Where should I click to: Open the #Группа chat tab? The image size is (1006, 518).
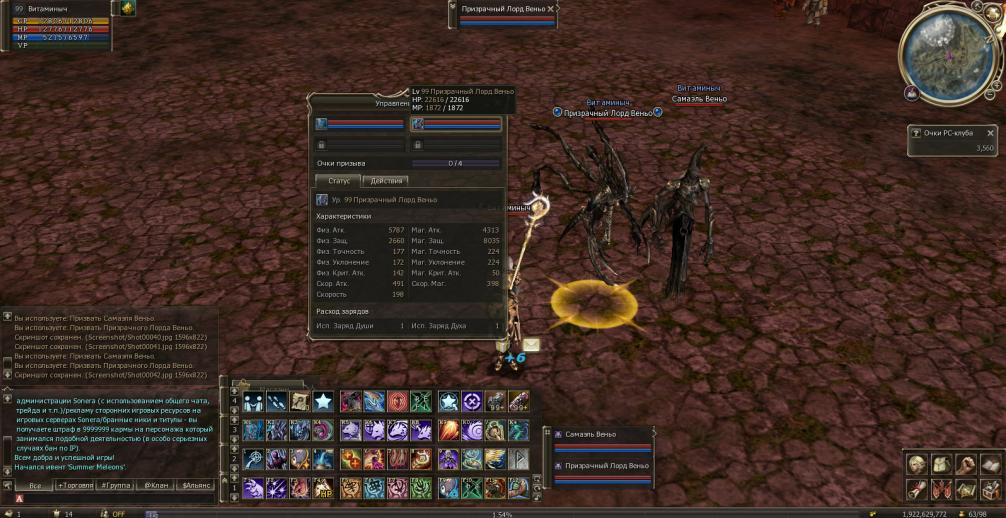click(x=116, y=485)
